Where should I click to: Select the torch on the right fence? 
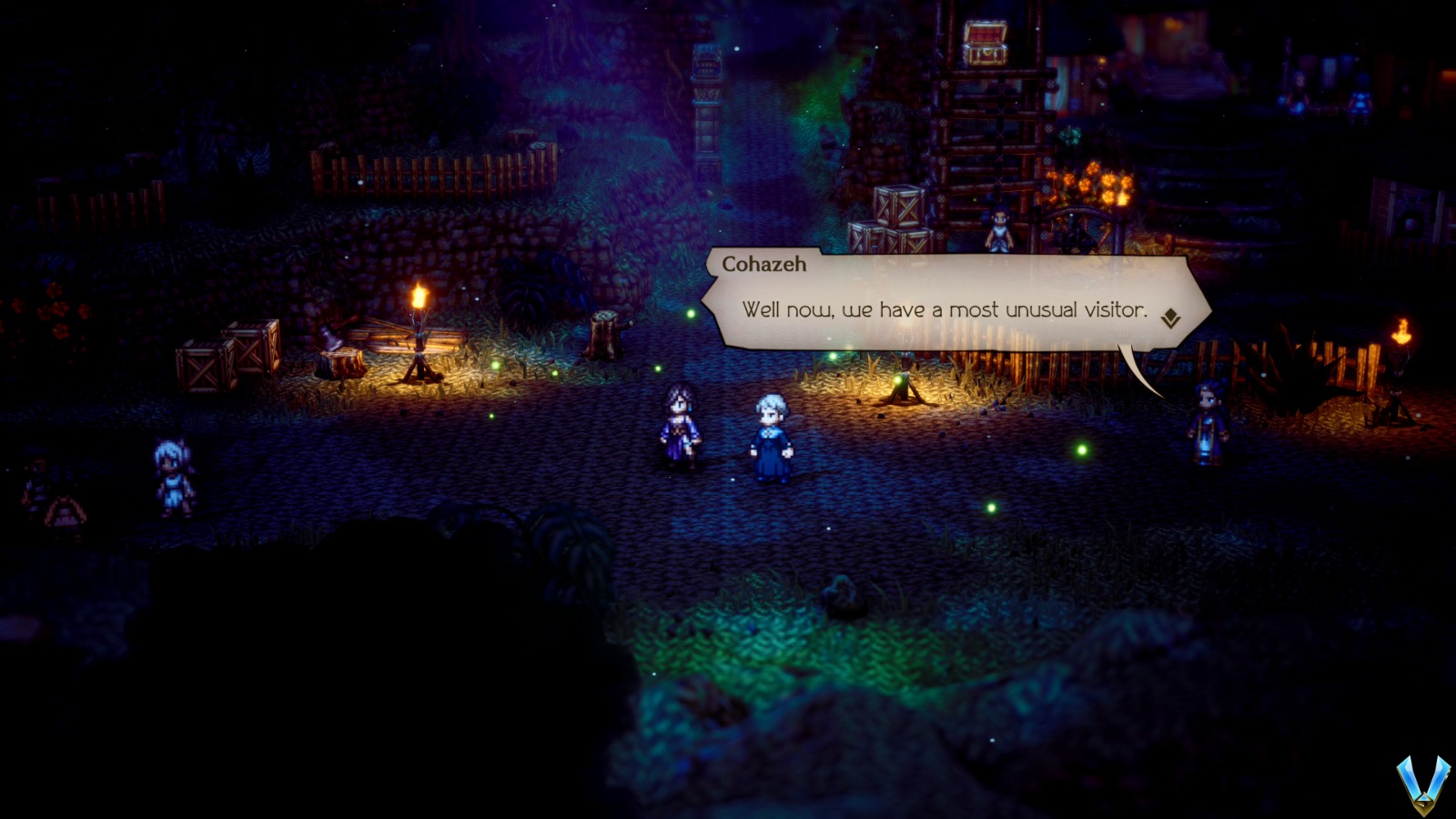point(1401,337)
